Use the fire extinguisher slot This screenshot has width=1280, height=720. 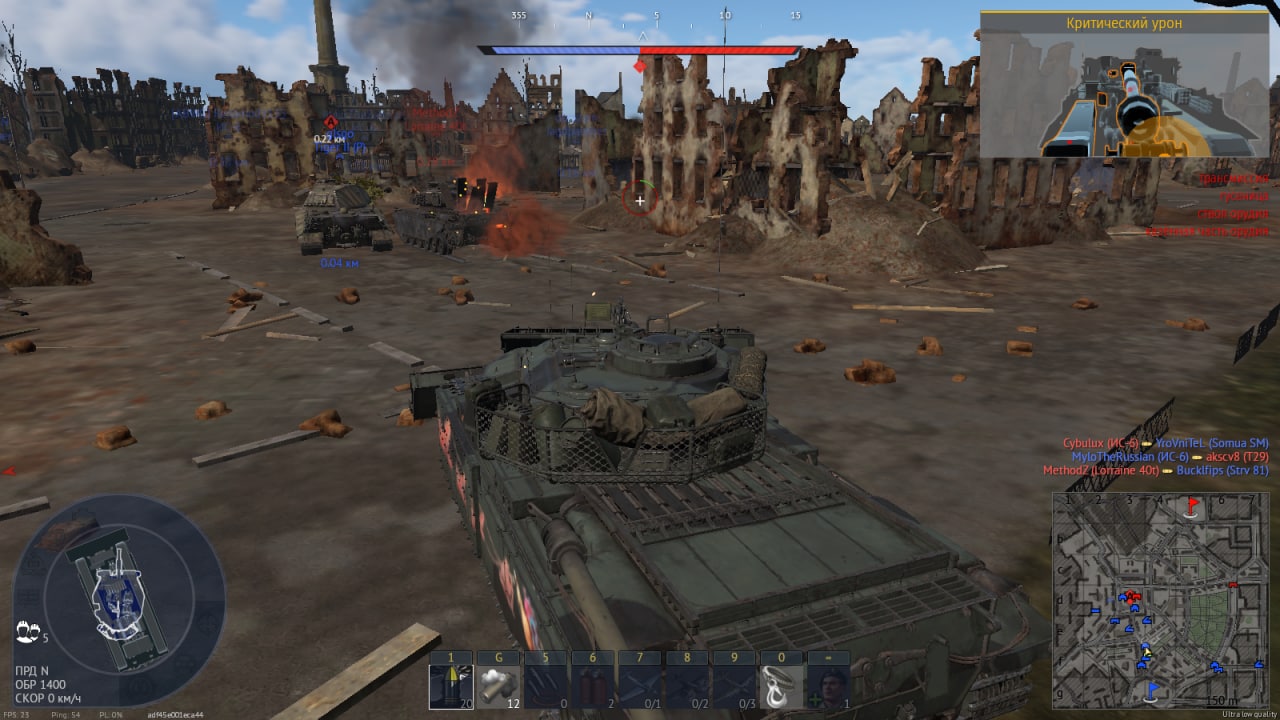click(x=592, y=687)
